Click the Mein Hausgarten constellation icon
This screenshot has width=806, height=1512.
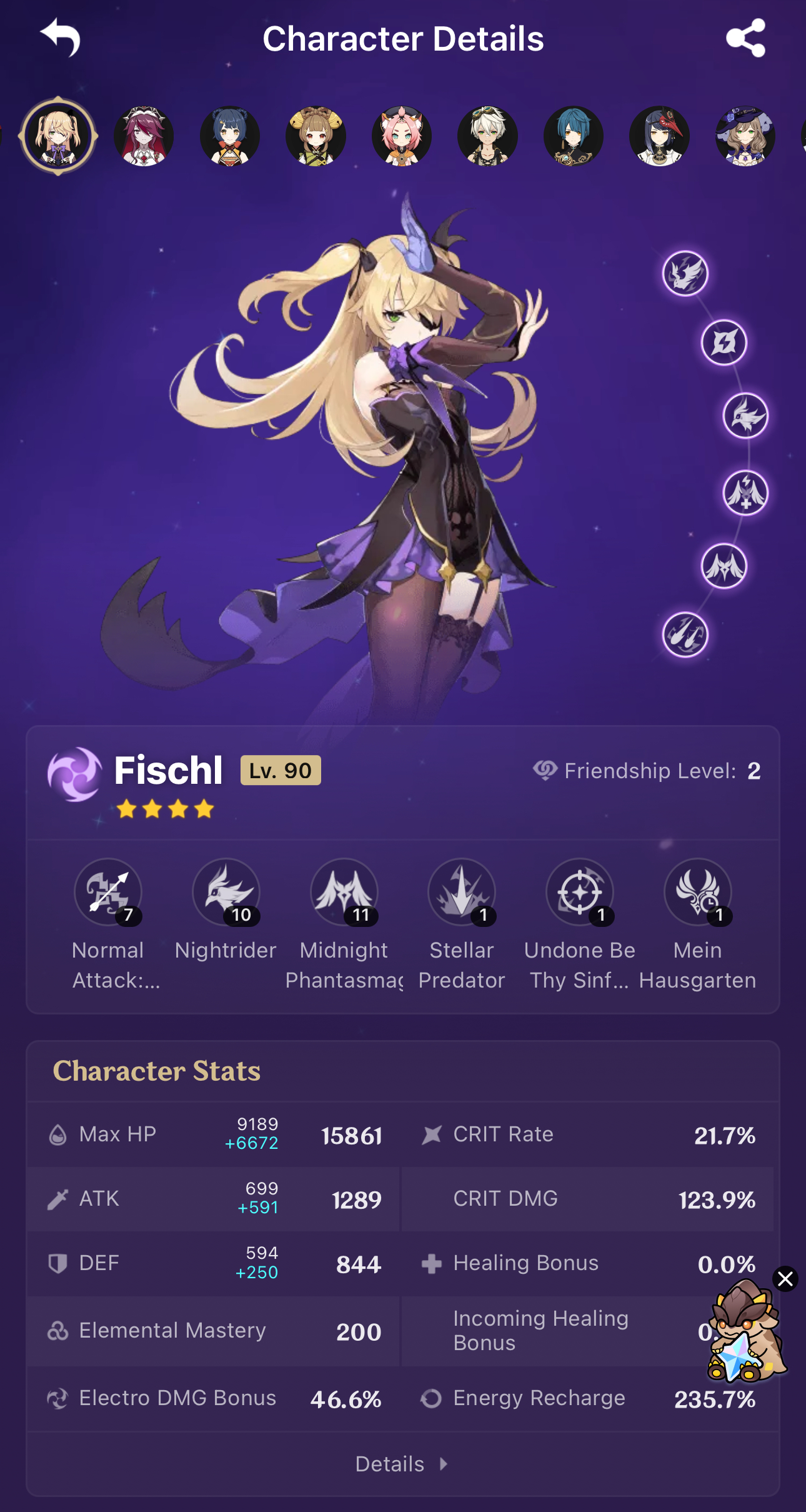[x=698, y=893]
